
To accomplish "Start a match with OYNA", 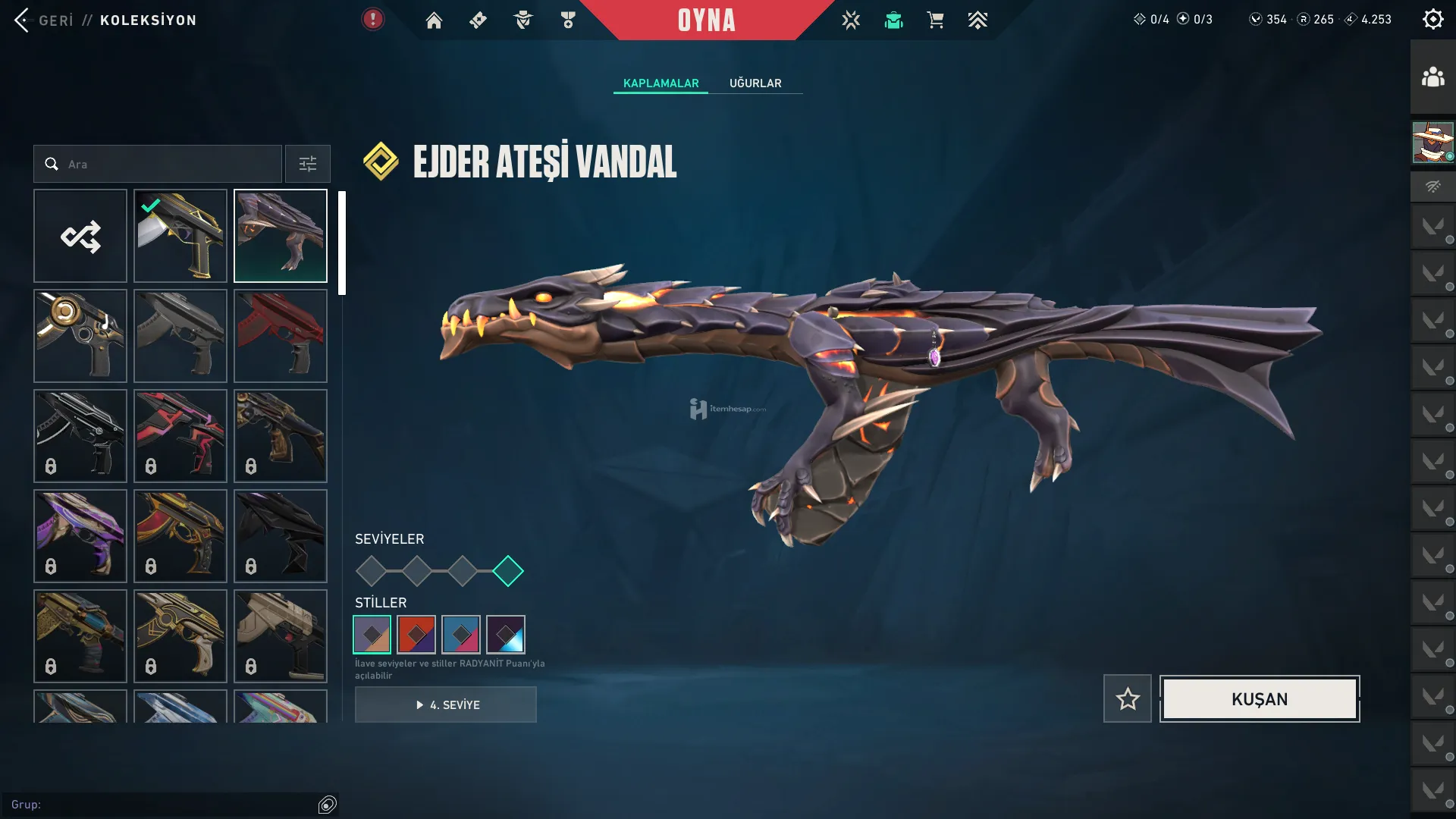I will coord(706,20).
